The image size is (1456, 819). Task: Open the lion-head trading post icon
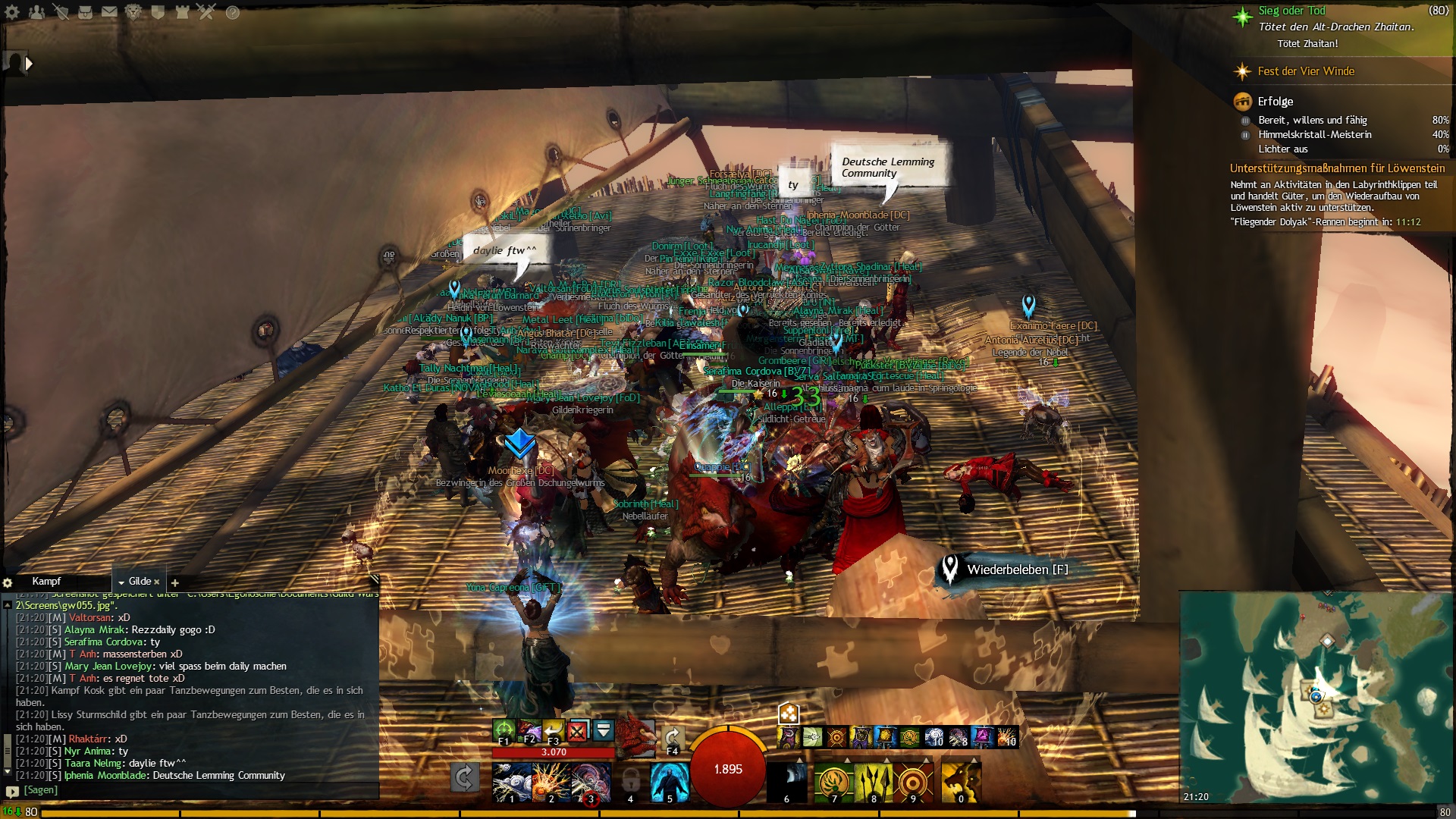(x=133, y=12)
